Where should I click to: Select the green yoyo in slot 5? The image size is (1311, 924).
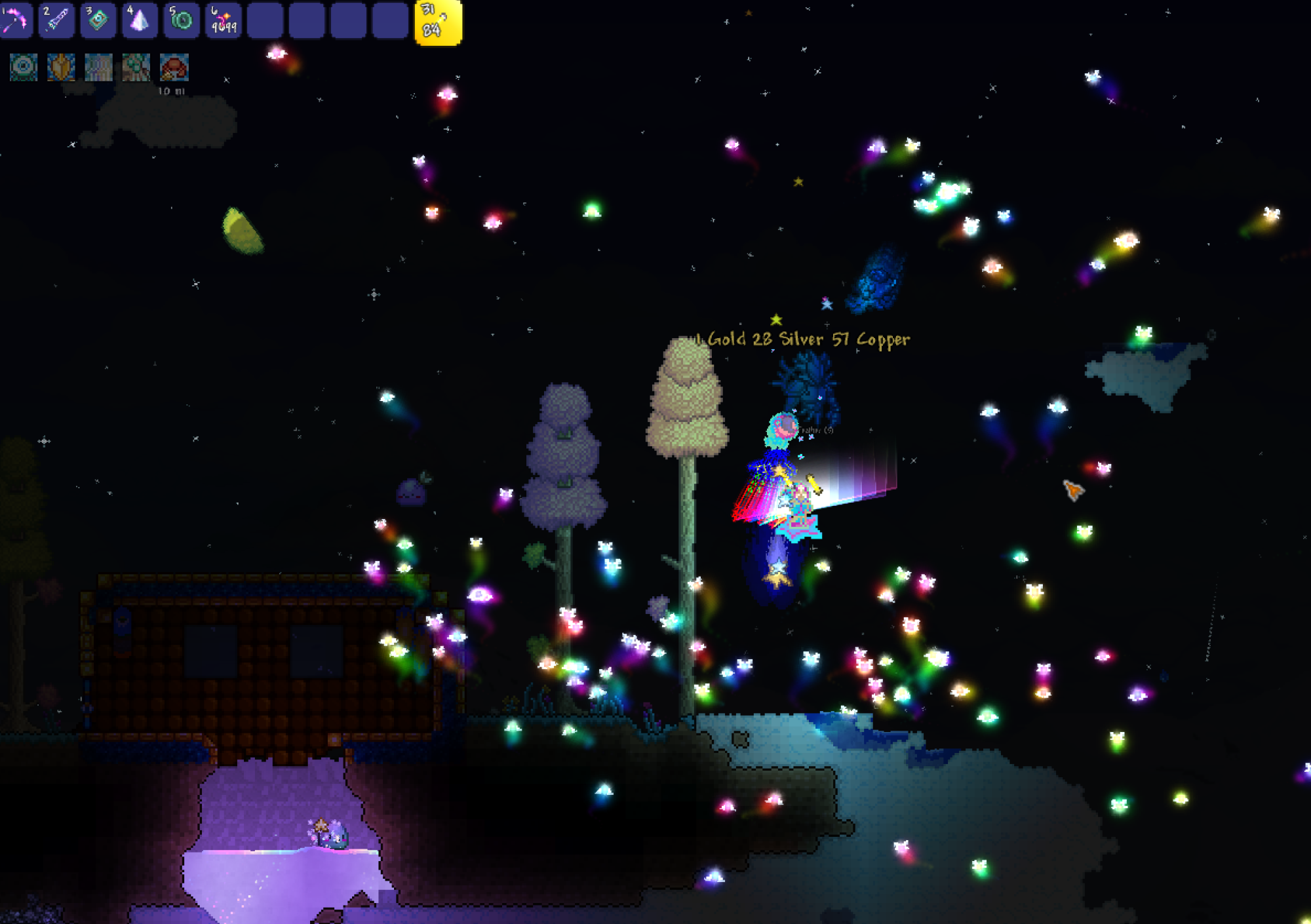tap(181, 20)
